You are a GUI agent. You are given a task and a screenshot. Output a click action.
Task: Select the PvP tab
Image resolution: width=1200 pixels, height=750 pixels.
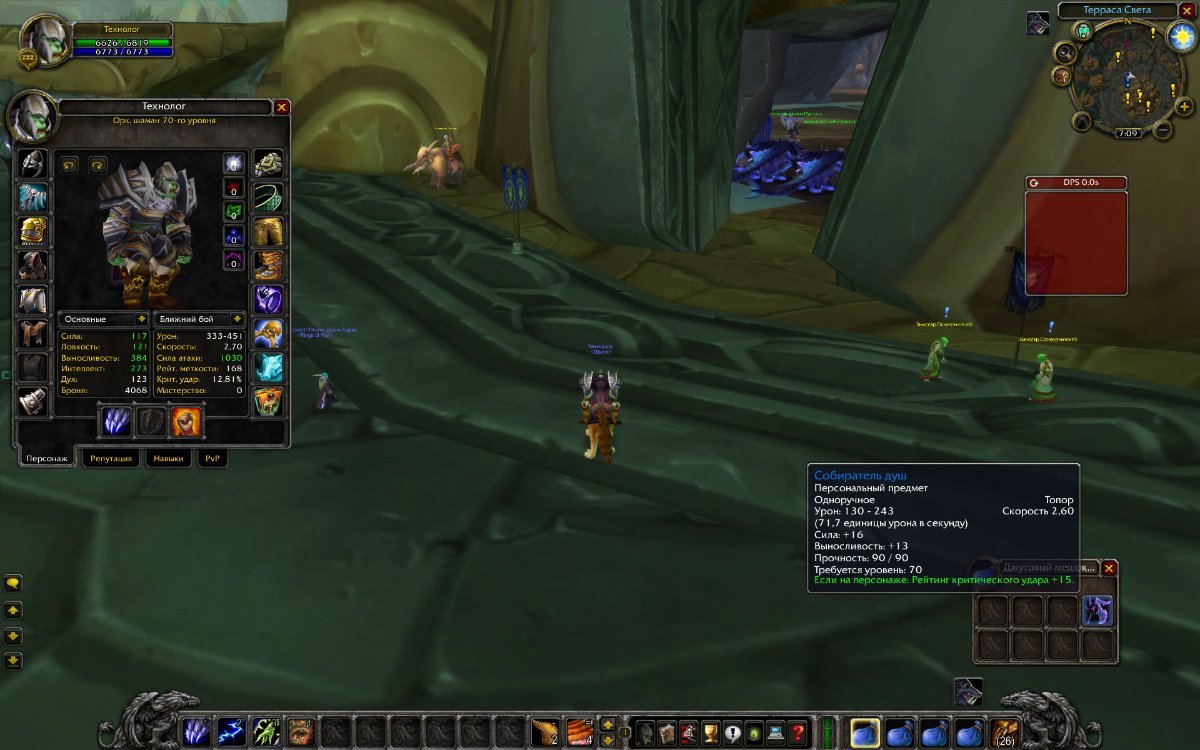212,458
